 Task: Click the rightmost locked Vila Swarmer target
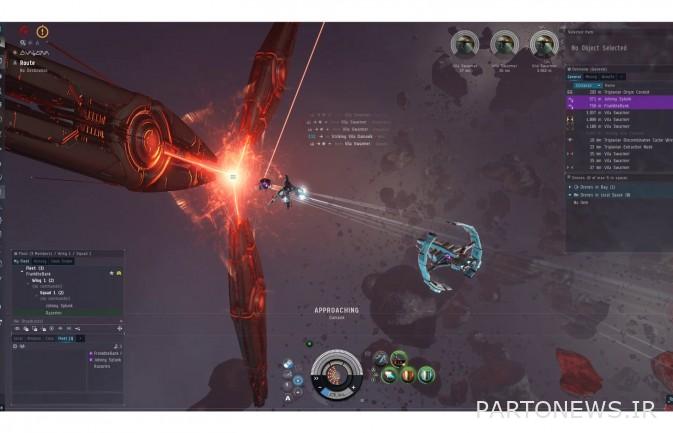(543, 42)
